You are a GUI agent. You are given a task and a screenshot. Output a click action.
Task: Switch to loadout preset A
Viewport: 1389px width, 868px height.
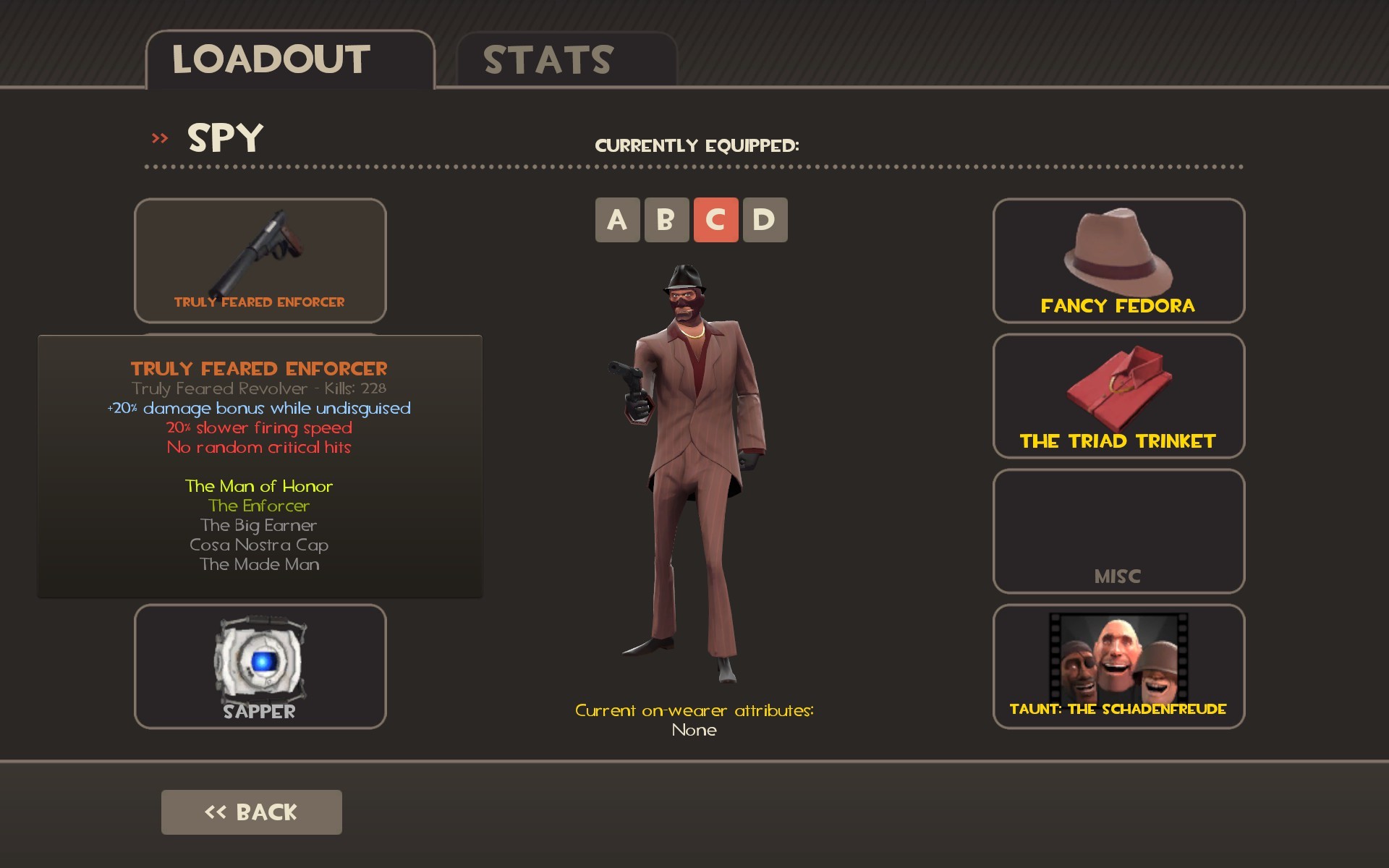[x=617, y=219]
